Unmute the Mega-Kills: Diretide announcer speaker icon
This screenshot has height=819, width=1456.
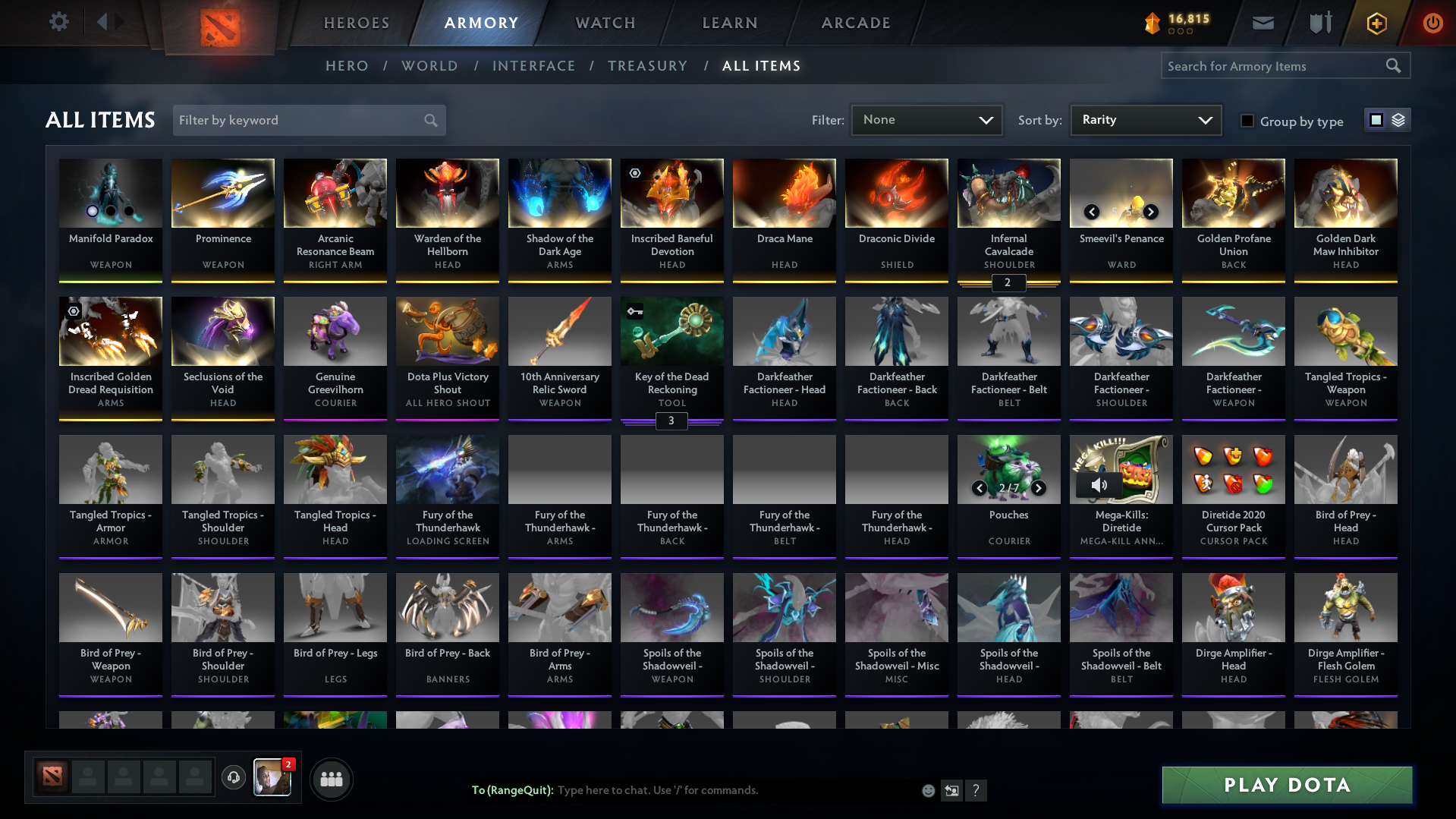[1098, 484]
